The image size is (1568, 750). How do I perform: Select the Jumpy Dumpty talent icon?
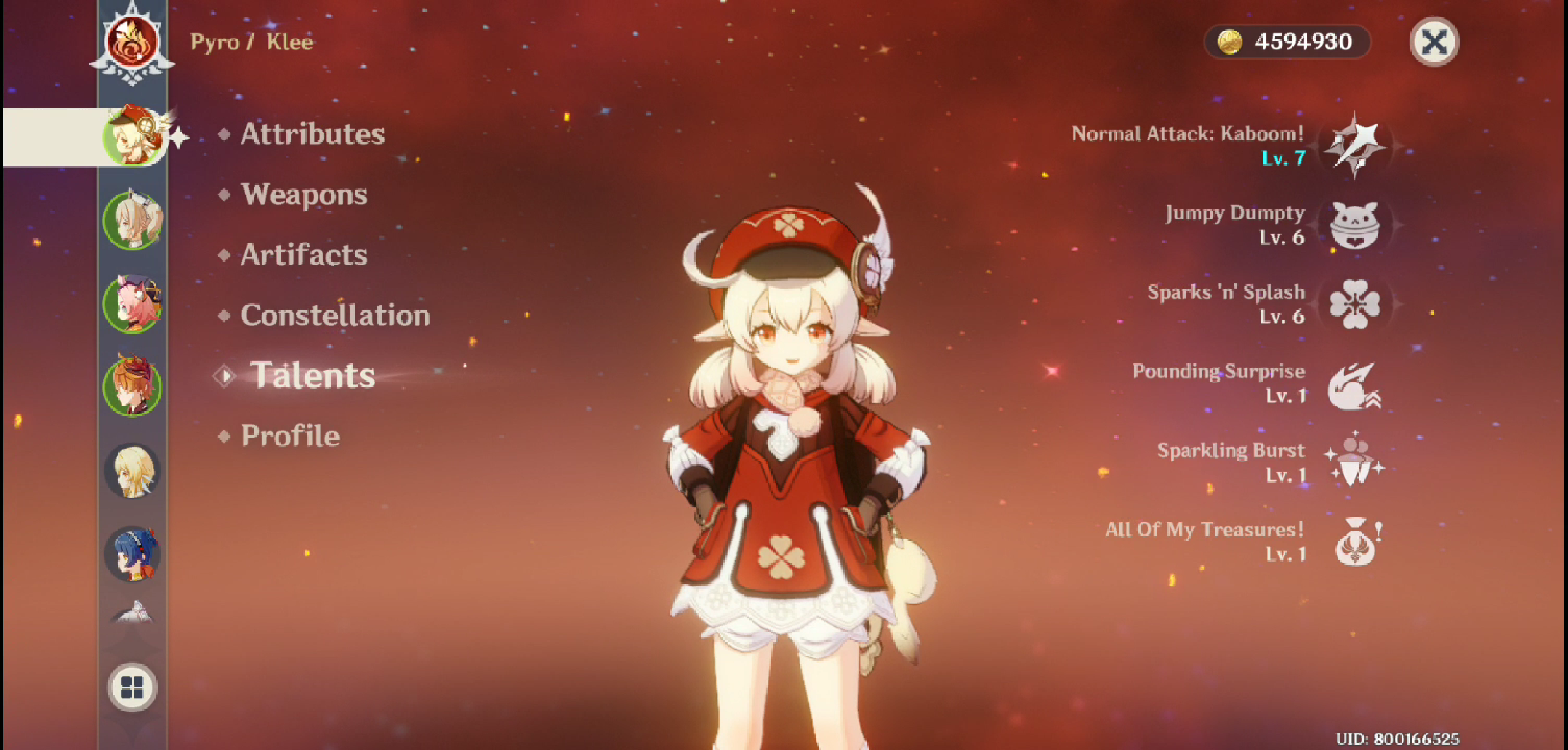(x=1356, y=225)
